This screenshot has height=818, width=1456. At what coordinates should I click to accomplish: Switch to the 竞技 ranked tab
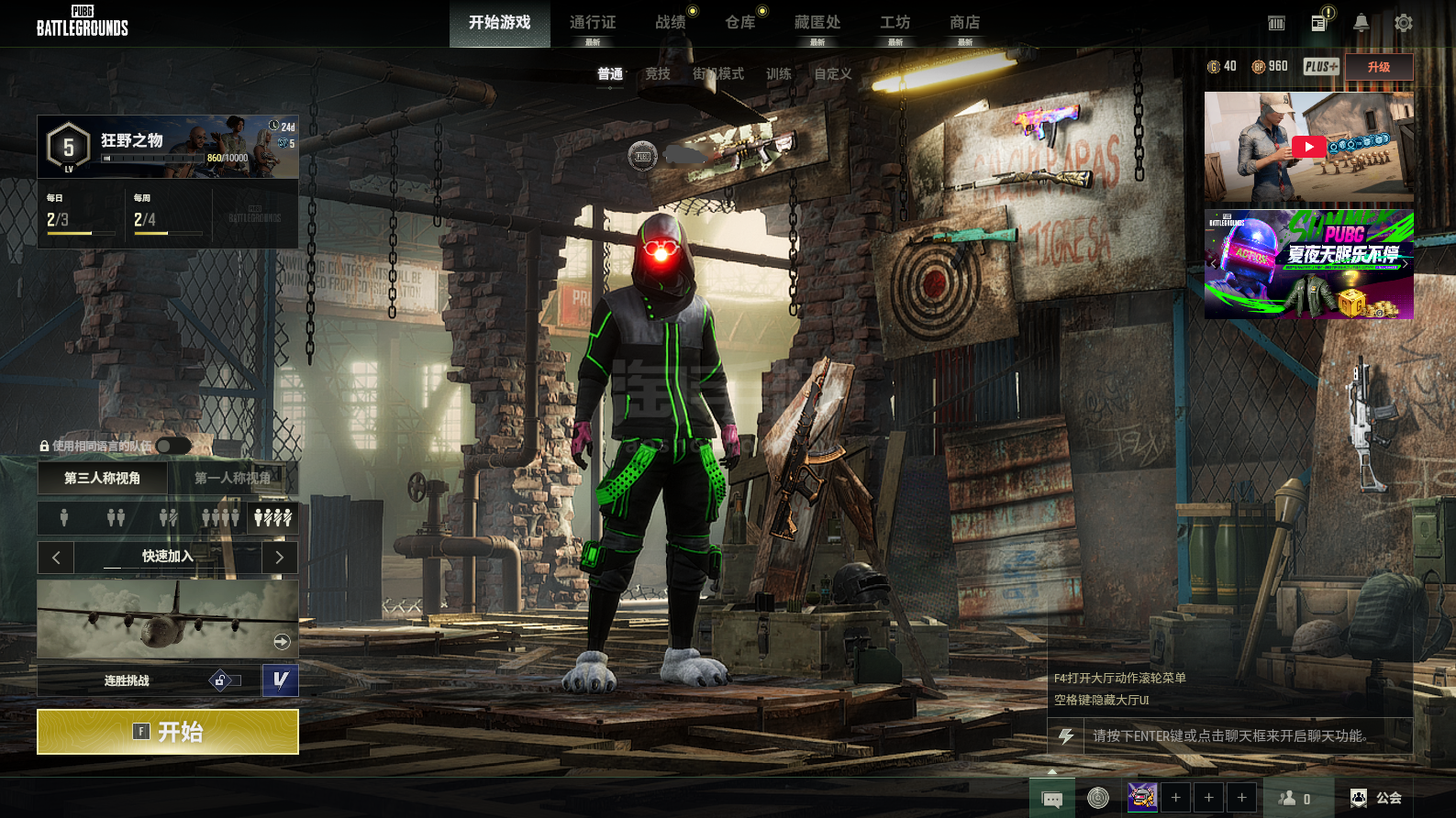(x=658, y=74)
